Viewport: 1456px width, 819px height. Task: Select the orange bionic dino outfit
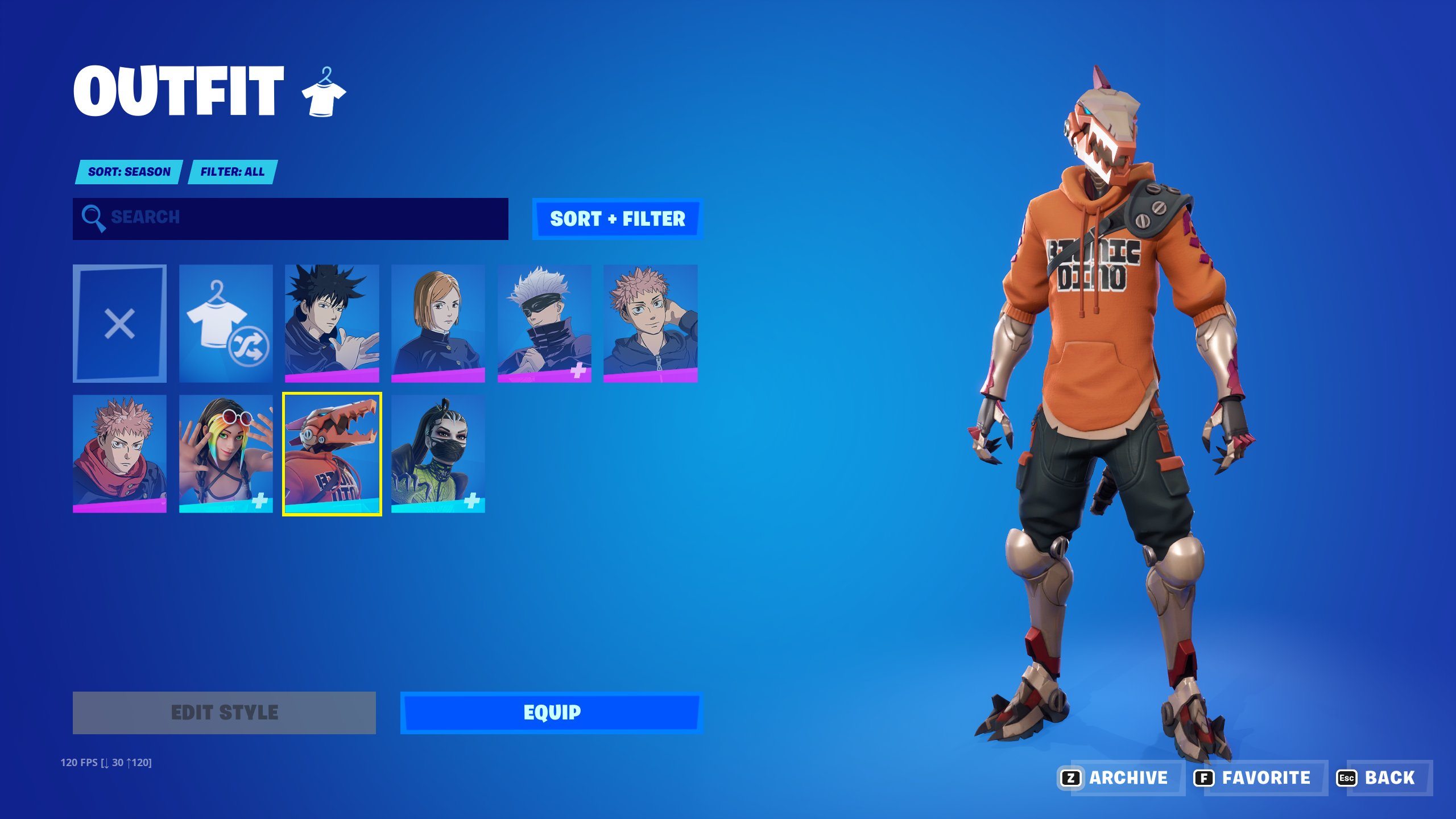tap(332, 453)
